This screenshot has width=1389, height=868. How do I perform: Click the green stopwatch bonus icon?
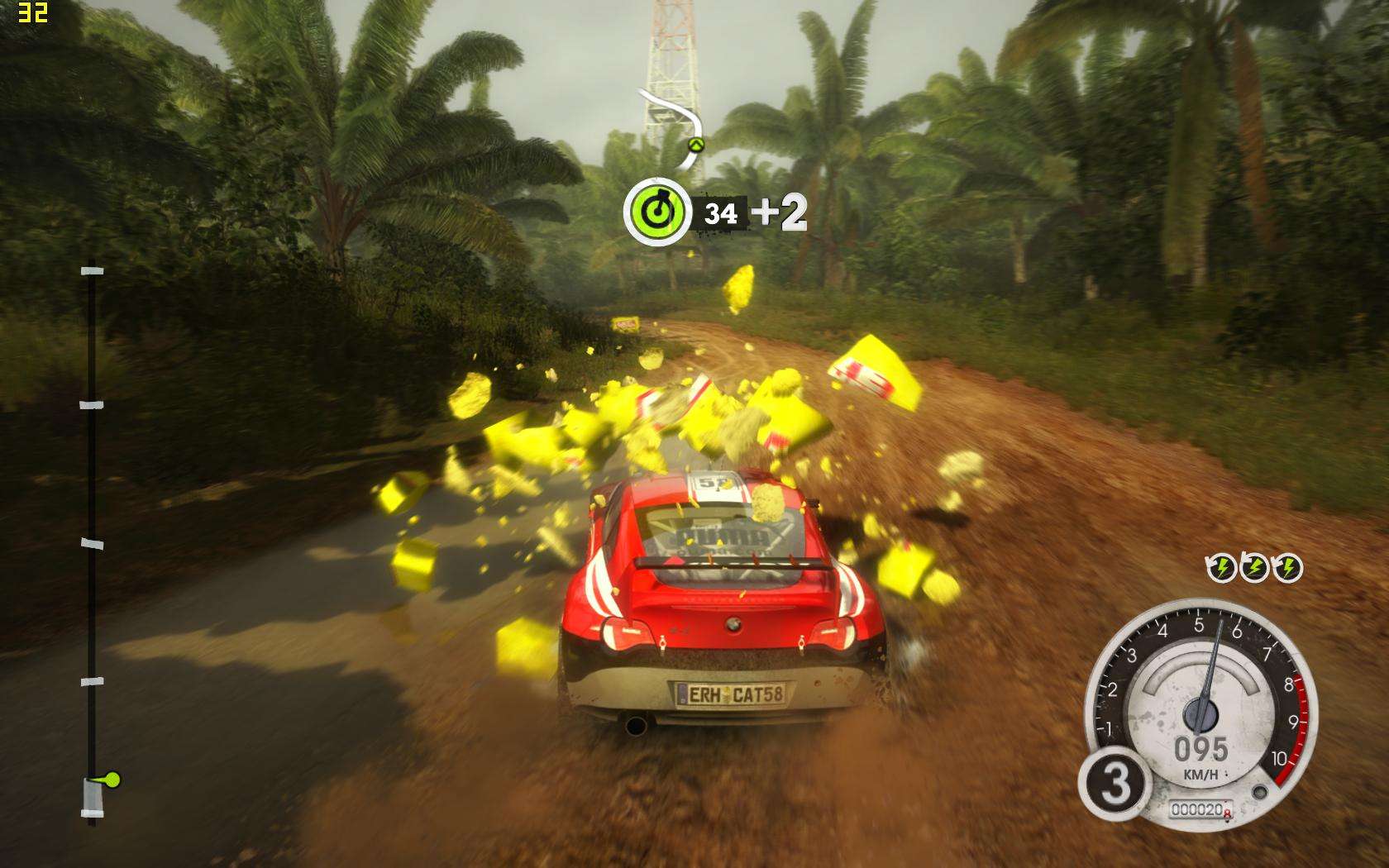click(656, 213)
